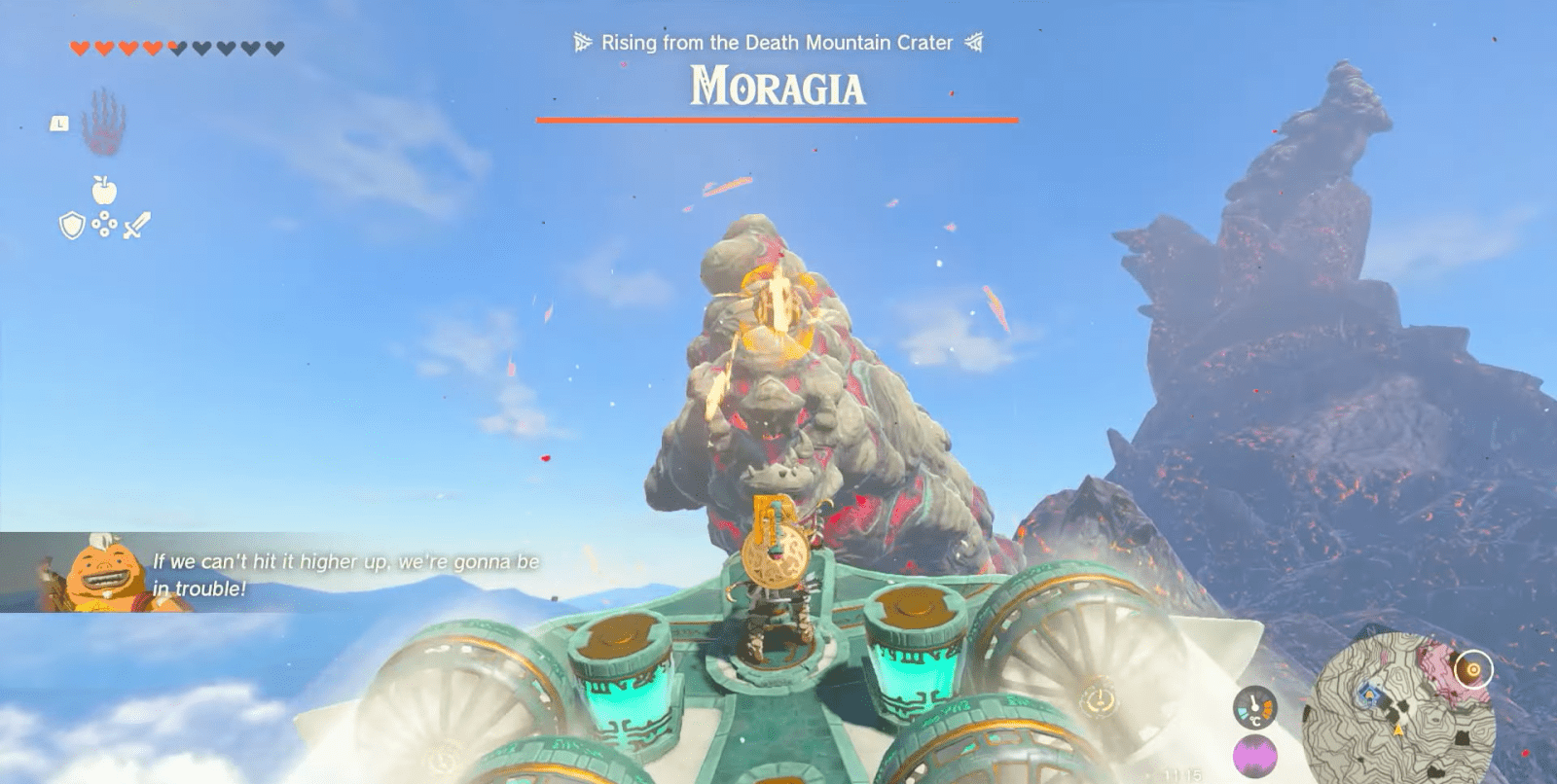Click the apple food icon in the HUD
The width and height of the screenshot is (1557, 784).
click(102, 191)
